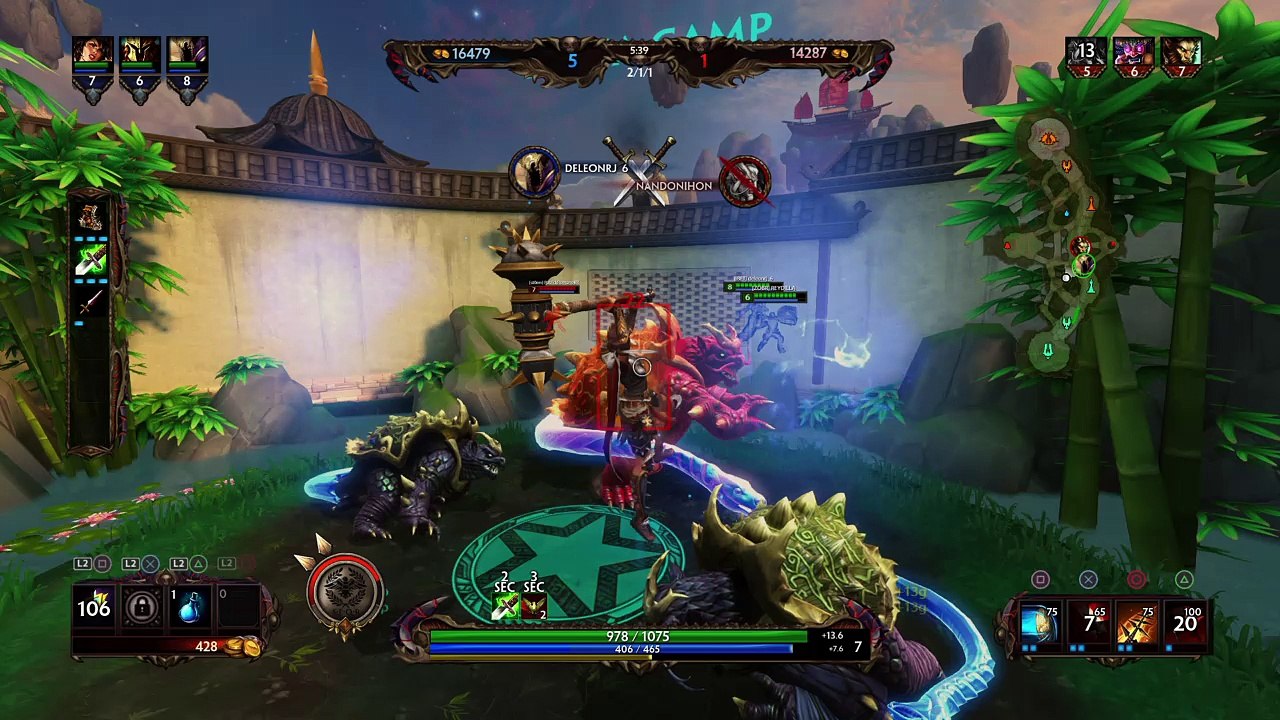The image size is (1280, 720).
Task: Click the laurel eagle emblem medallion
Action: click(x=345, y=591)
